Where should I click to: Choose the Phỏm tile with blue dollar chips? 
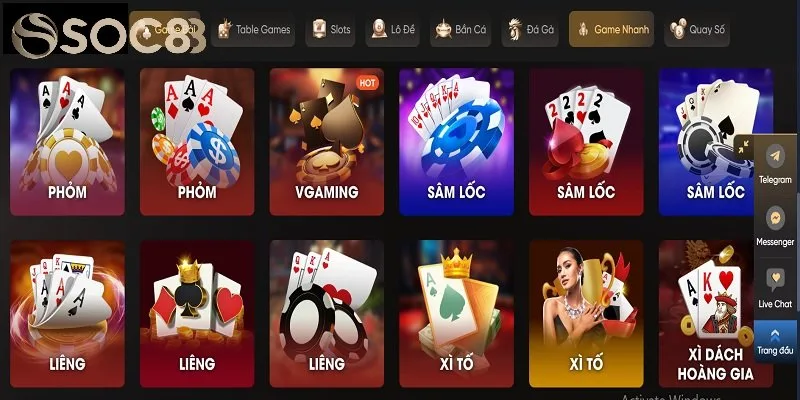pos(197,142)
